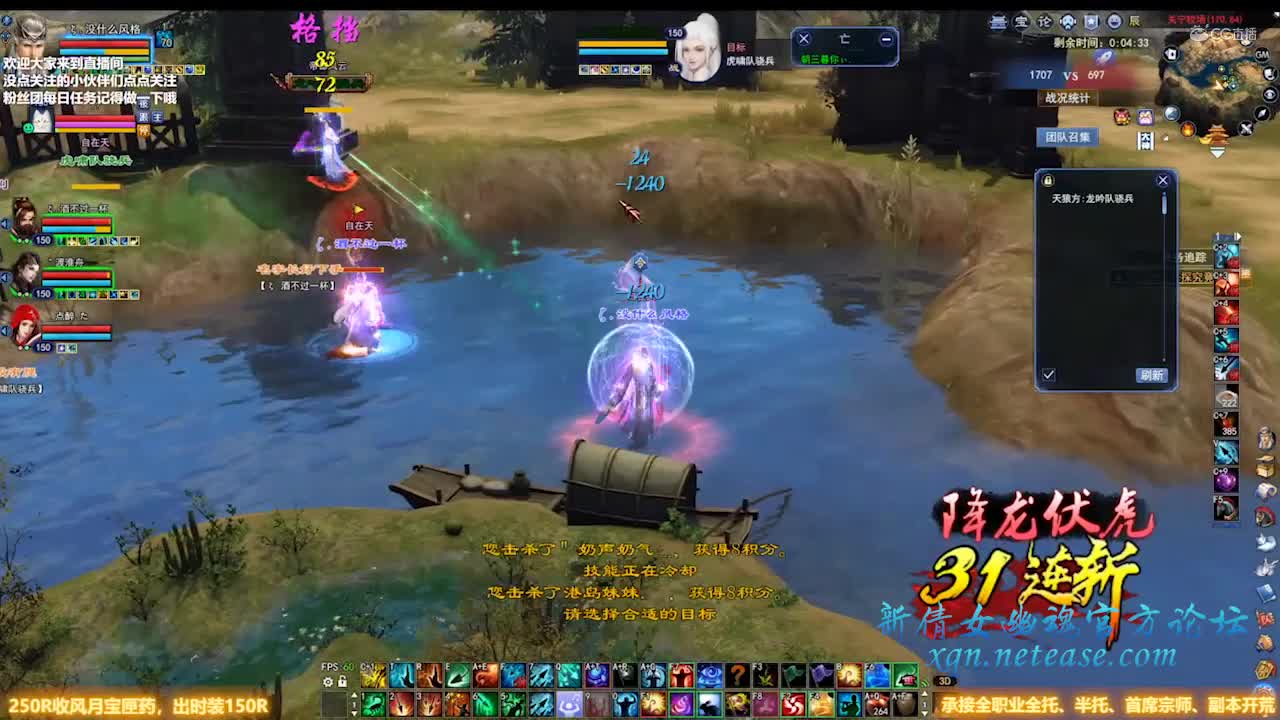Viewport: 1280px width, 720px height.
Task: Click the compass arrow icon by the minimap
Action: tap(1261, 113)
